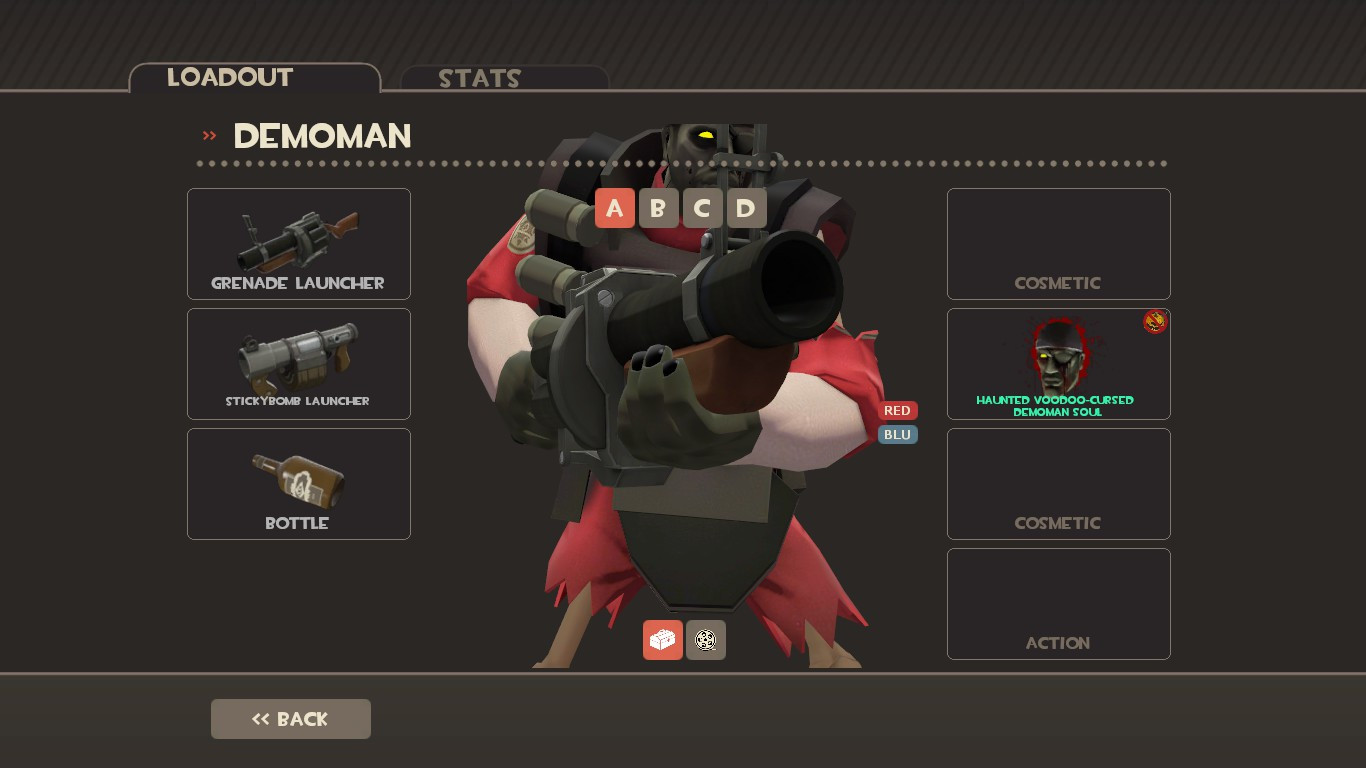The image size is (1366, 768).
Task: Open the Demoman class header arrows
Action: 208,135
